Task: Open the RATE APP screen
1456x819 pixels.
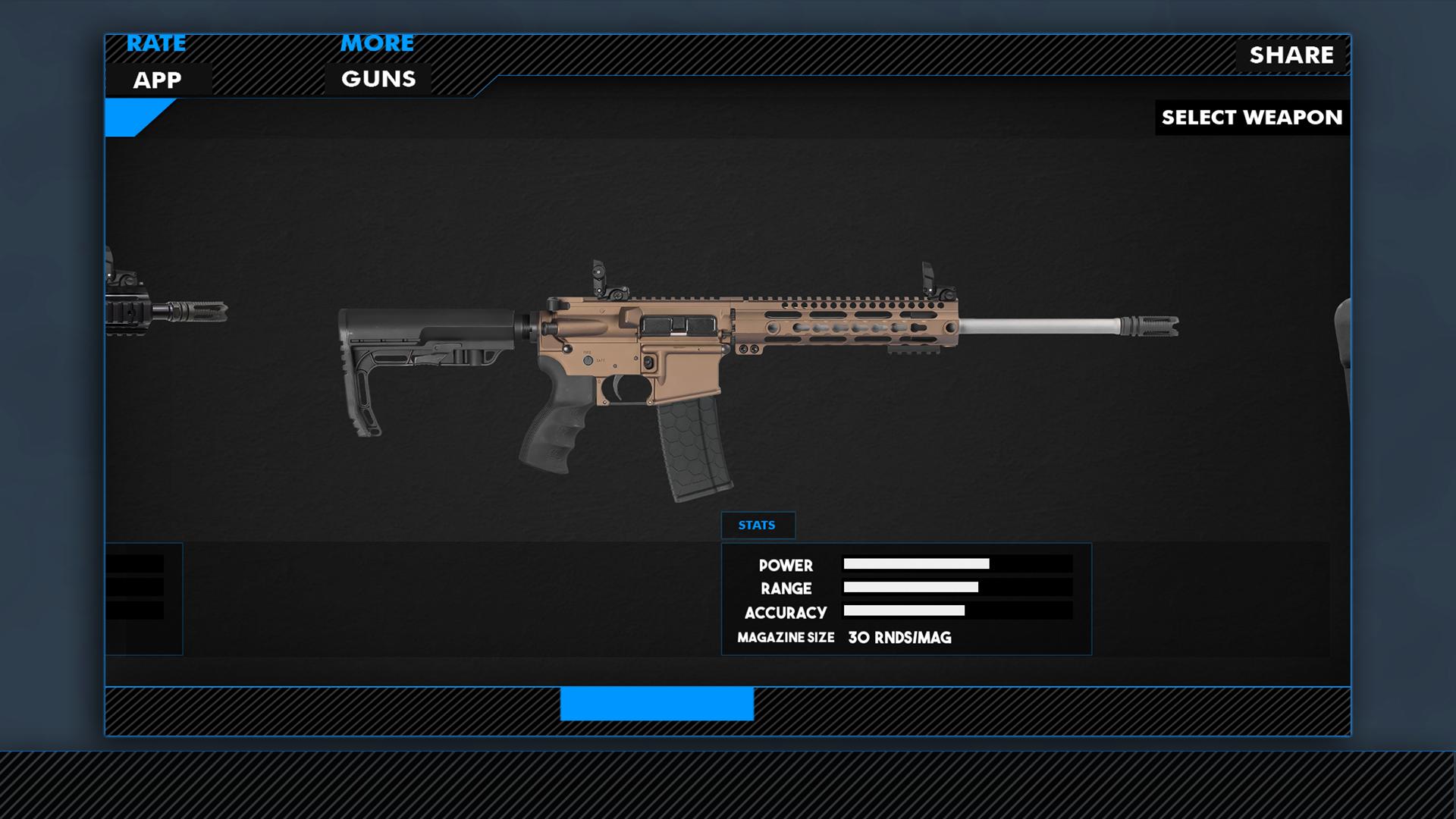Action: pos(155,61)
